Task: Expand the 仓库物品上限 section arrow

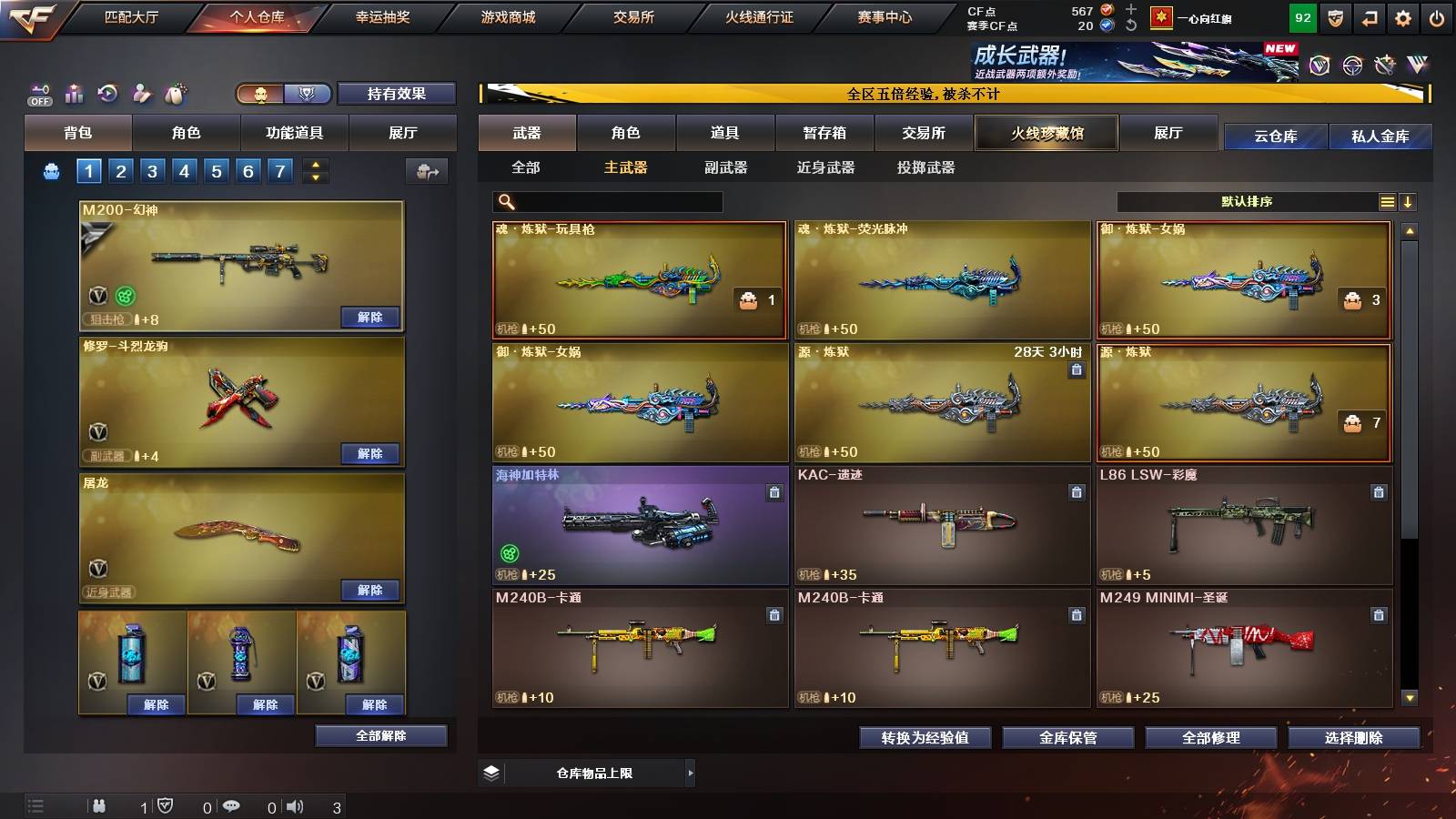Action: pyautogui.click(x=689, y=772)
